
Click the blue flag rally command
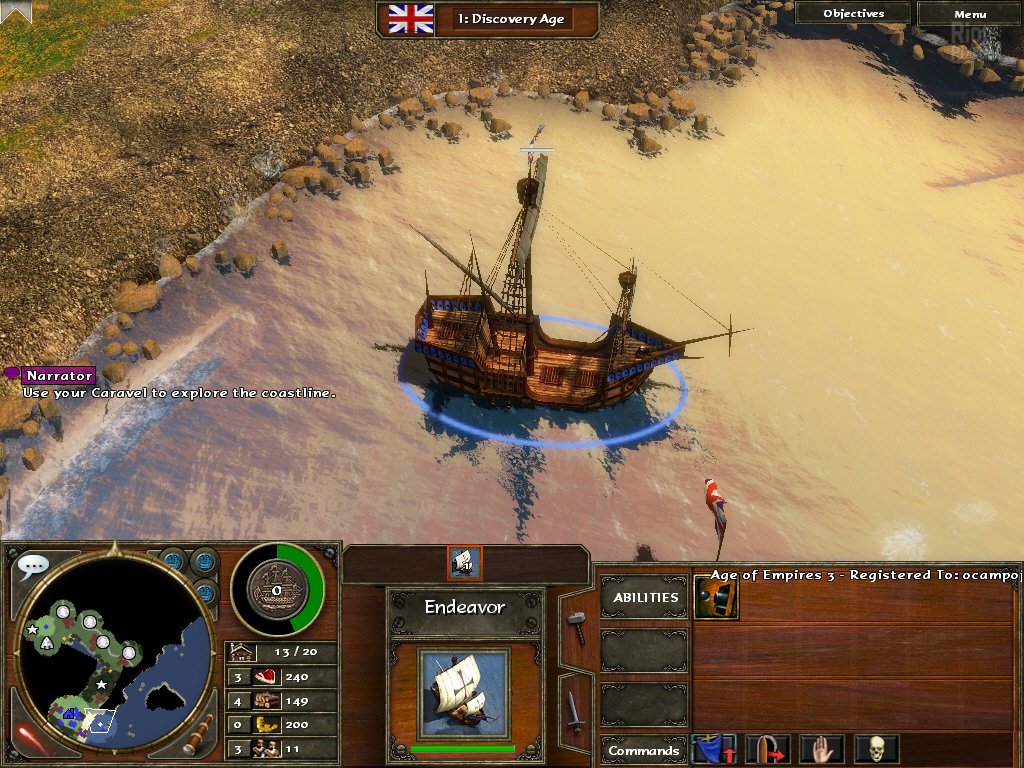click(714, 749)
